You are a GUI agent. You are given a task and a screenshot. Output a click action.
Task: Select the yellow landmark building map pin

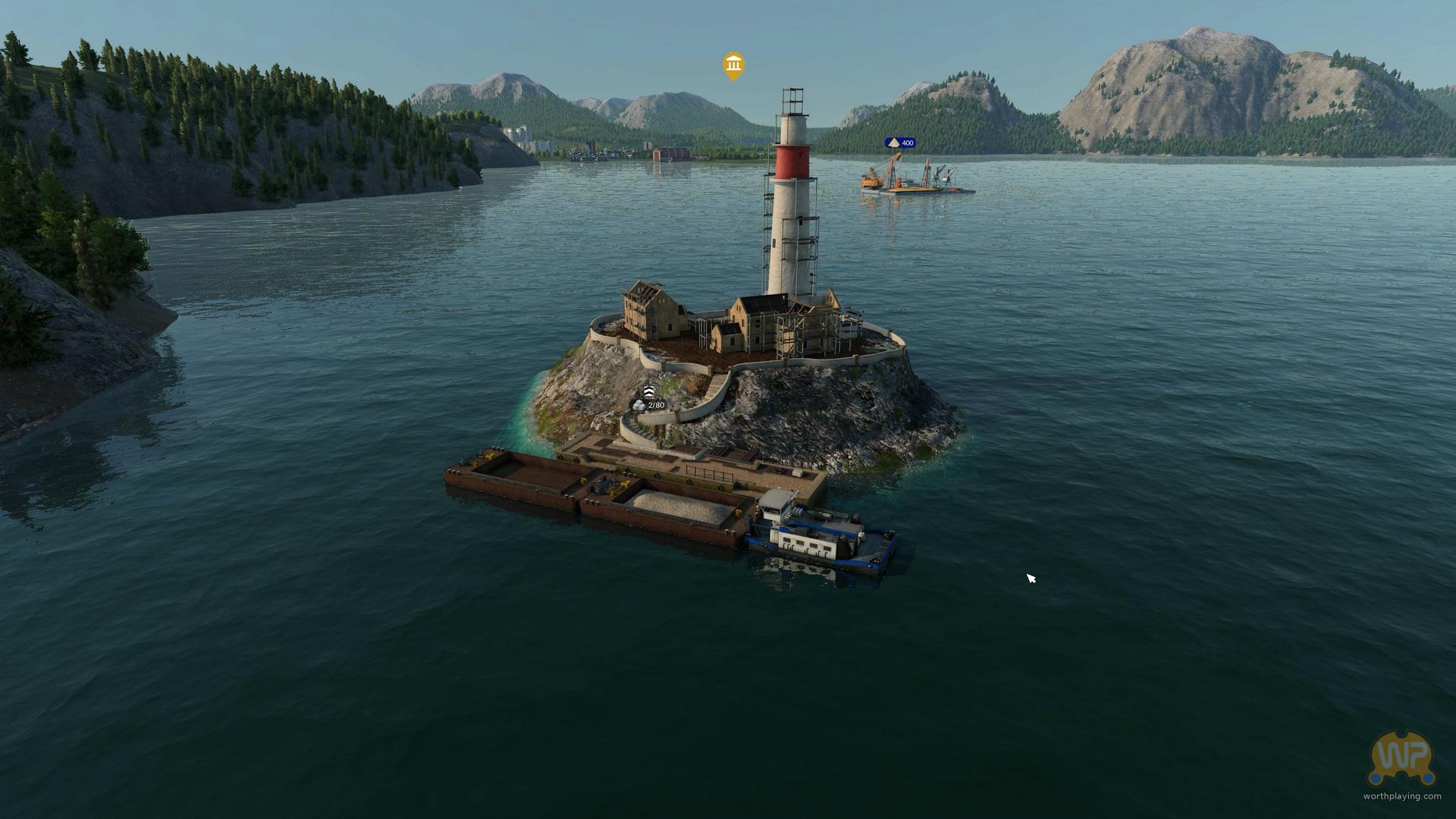(x=733, y=66)
